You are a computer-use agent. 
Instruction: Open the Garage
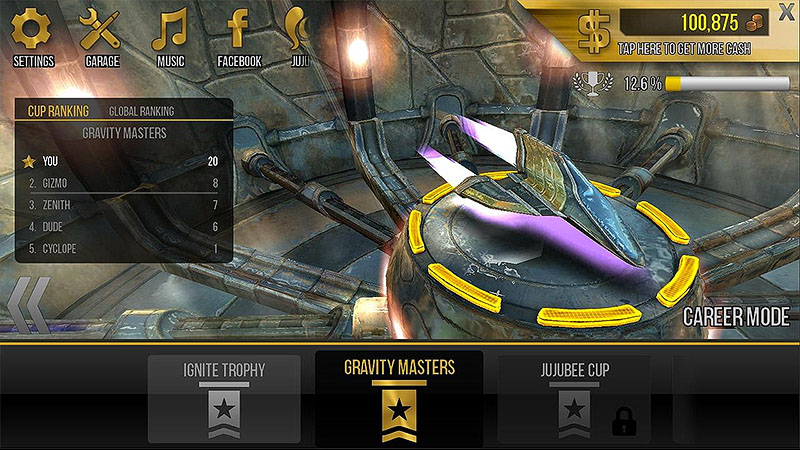point(101,36)
